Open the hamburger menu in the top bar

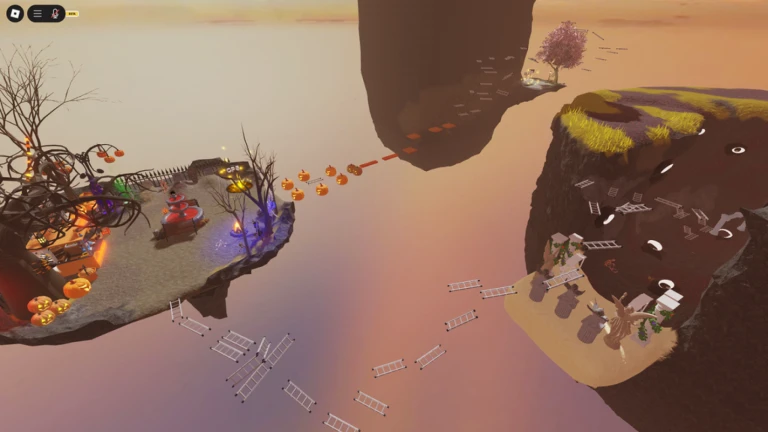tap(38, 14)
